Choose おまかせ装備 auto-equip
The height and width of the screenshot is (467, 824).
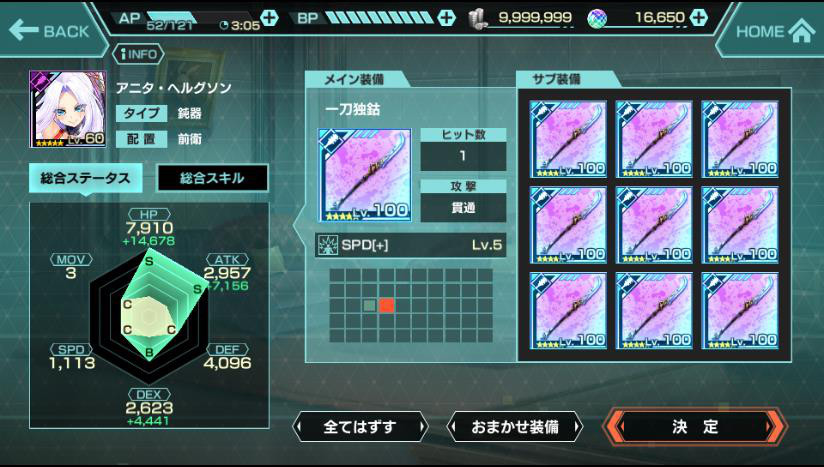(514, 427)
